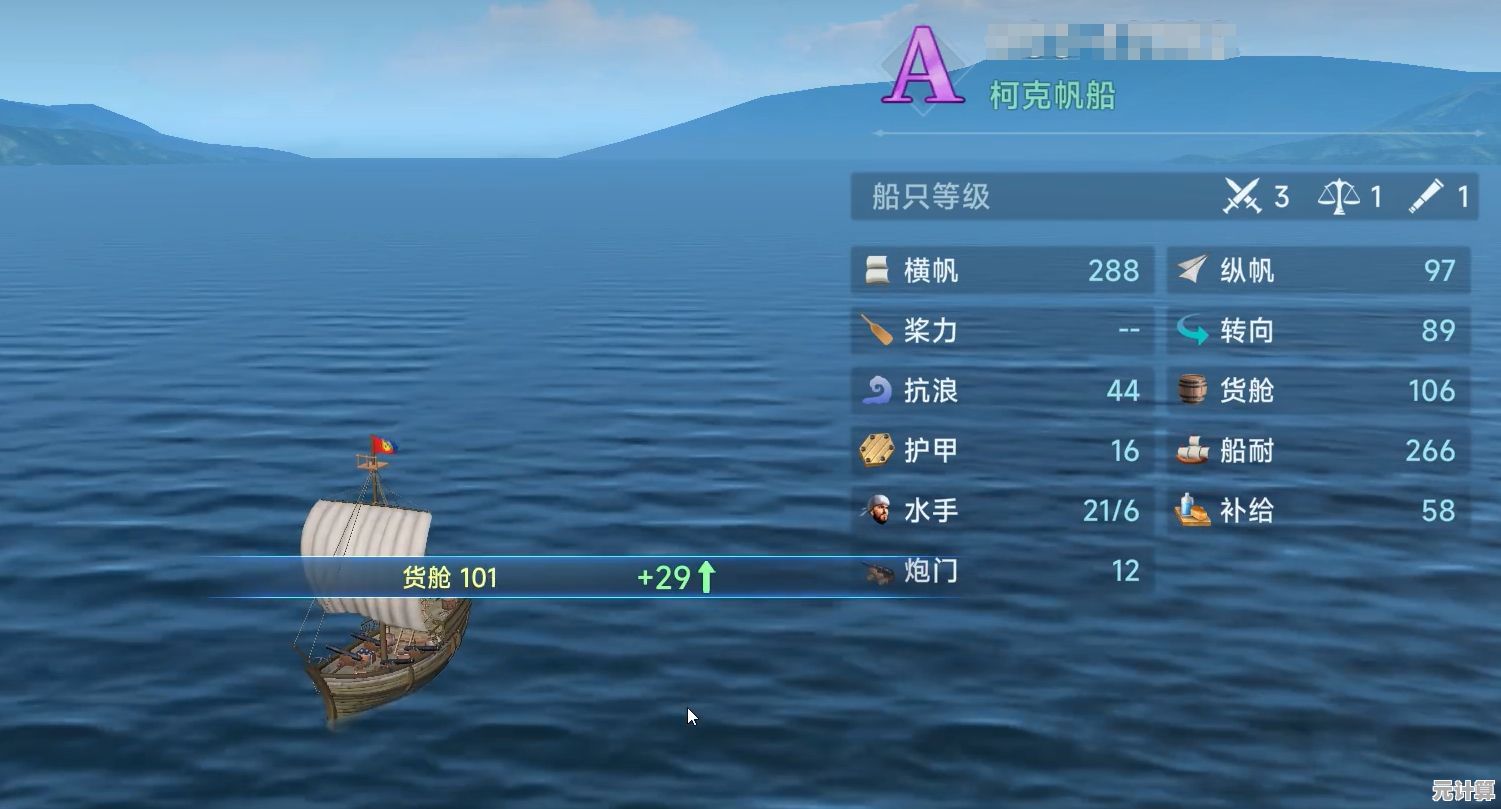
Task: Click the crossed swords combat level icon
Action: (x=1243, y=196)
